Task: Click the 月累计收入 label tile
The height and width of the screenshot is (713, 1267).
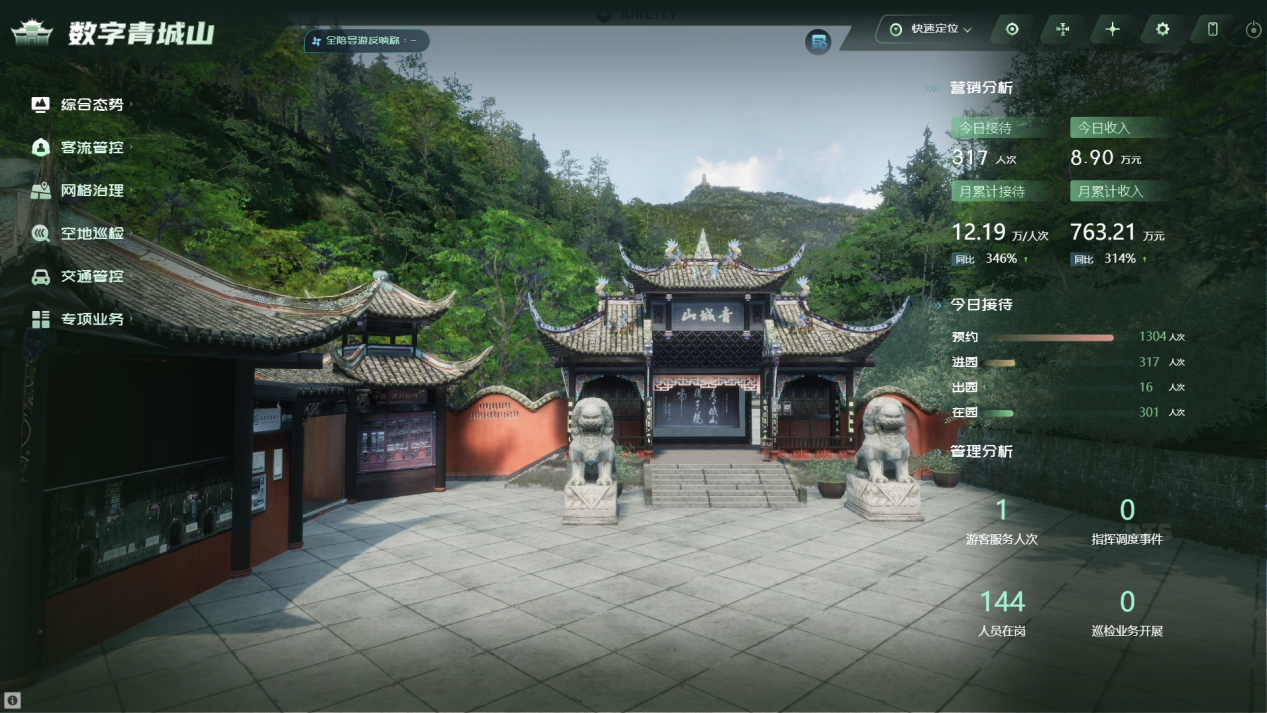Action: (1118, 191)
